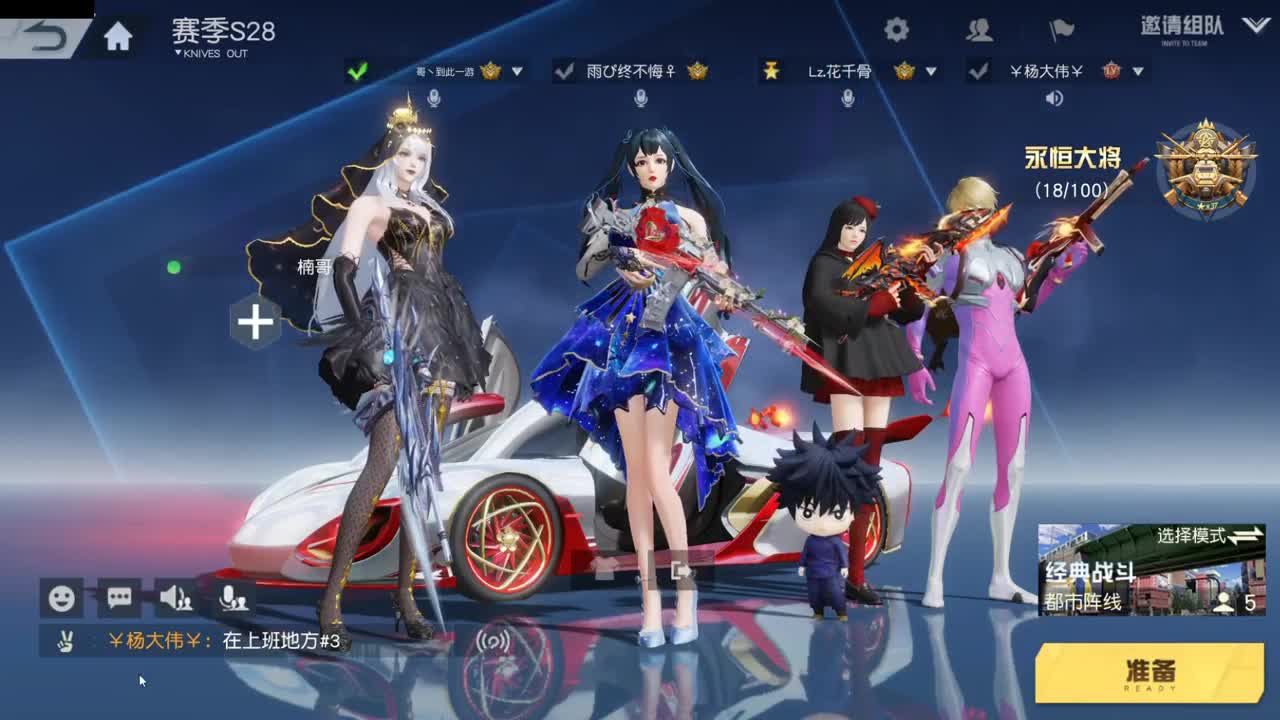Screen dimensions: 1280x720
Task: Click the flag report icon
Action: (1061, 29)
